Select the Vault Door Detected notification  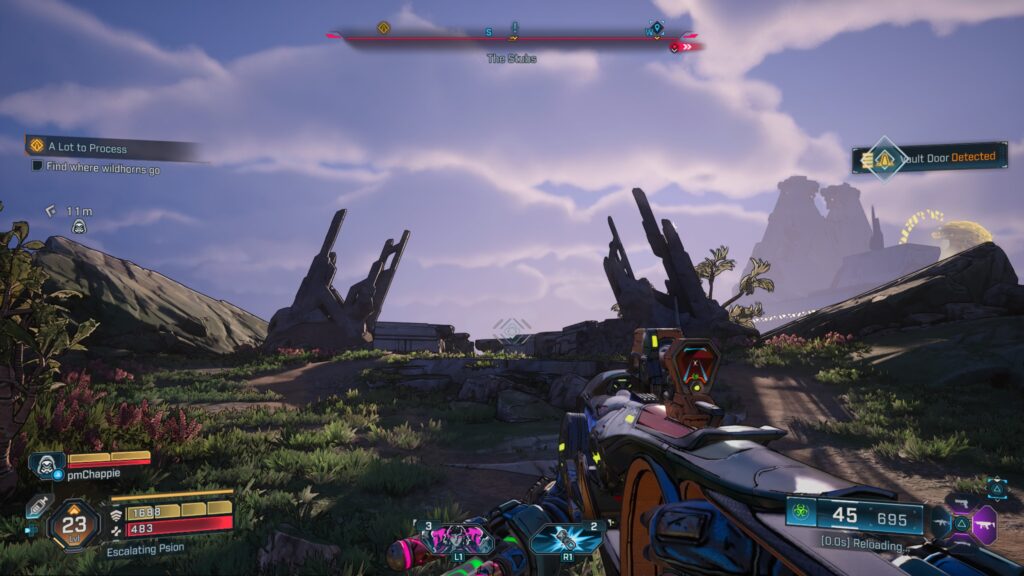click(929, 158)
